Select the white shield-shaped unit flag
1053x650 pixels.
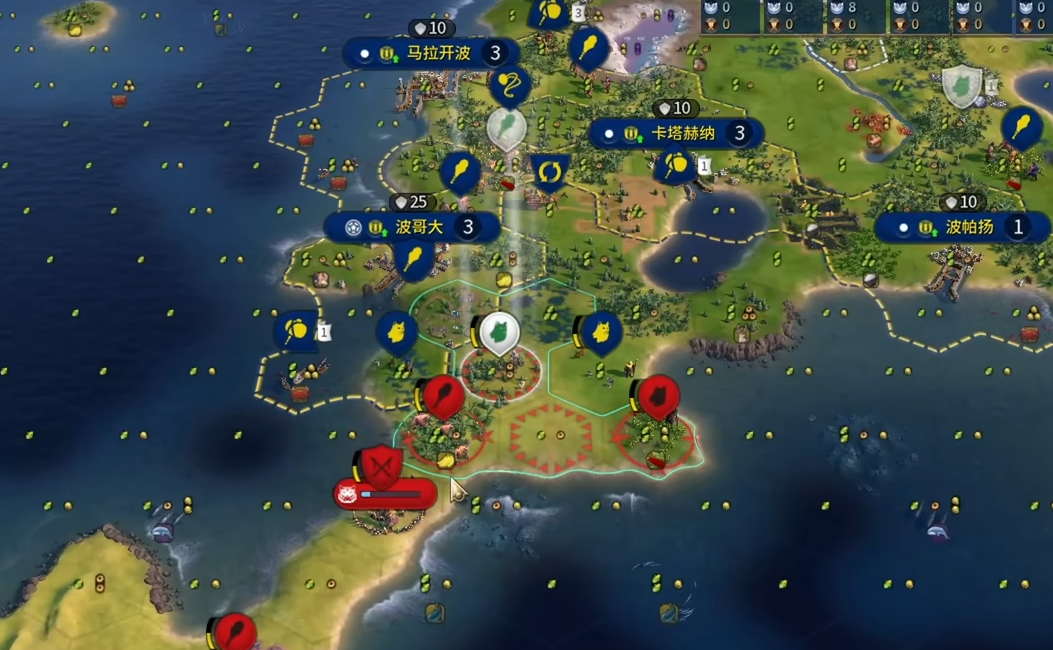click(962, 87)
